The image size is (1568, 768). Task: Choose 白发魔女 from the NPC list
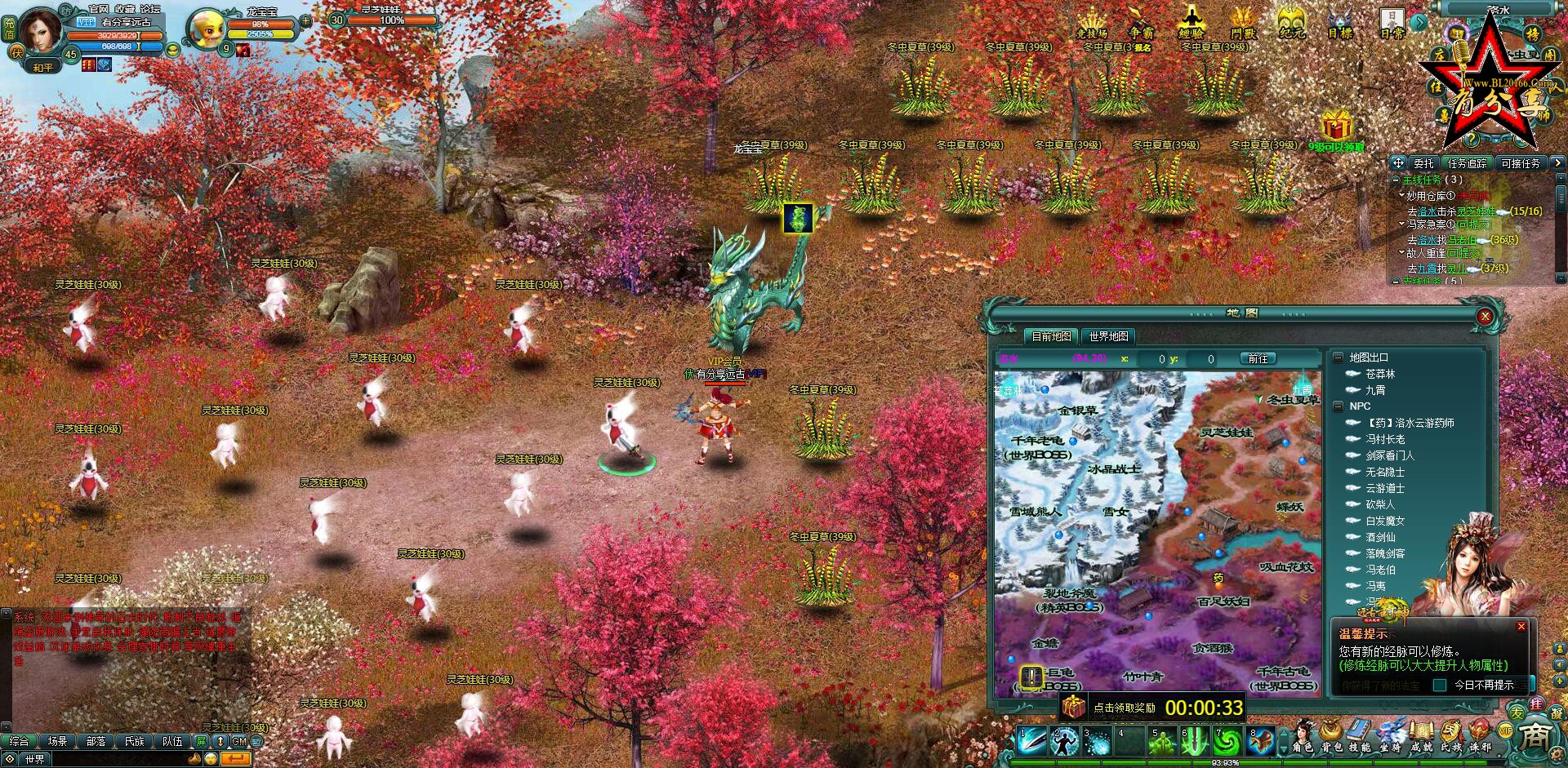pos(1385,521)
